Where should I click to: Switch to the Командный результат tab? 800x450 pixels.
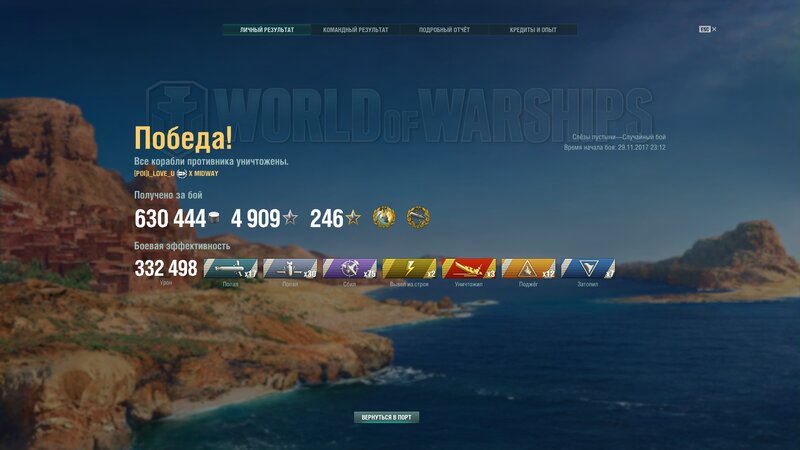[356, 30]
